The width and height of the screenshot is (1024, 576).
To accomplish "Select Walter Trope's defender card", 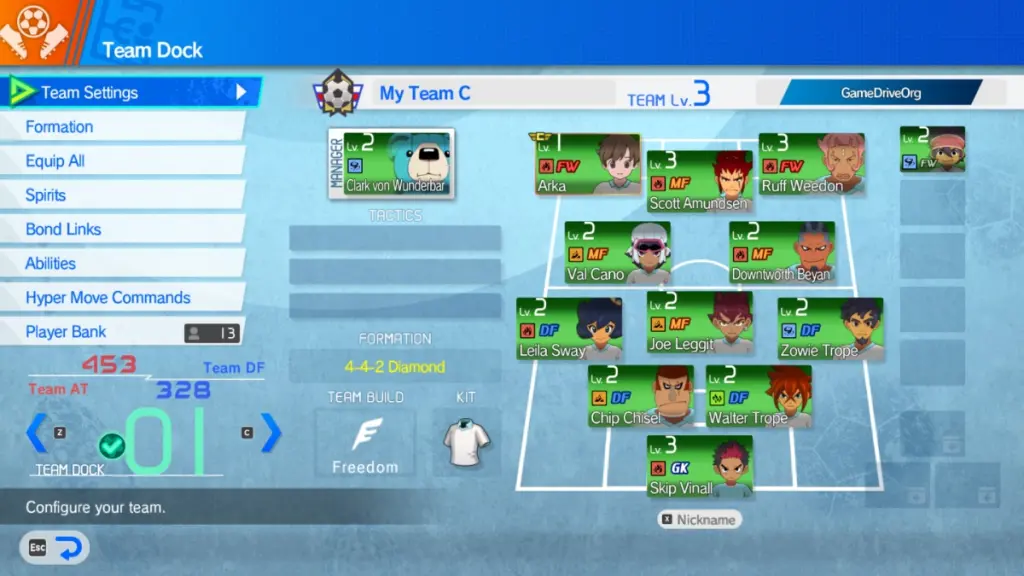I will (758, 397).
